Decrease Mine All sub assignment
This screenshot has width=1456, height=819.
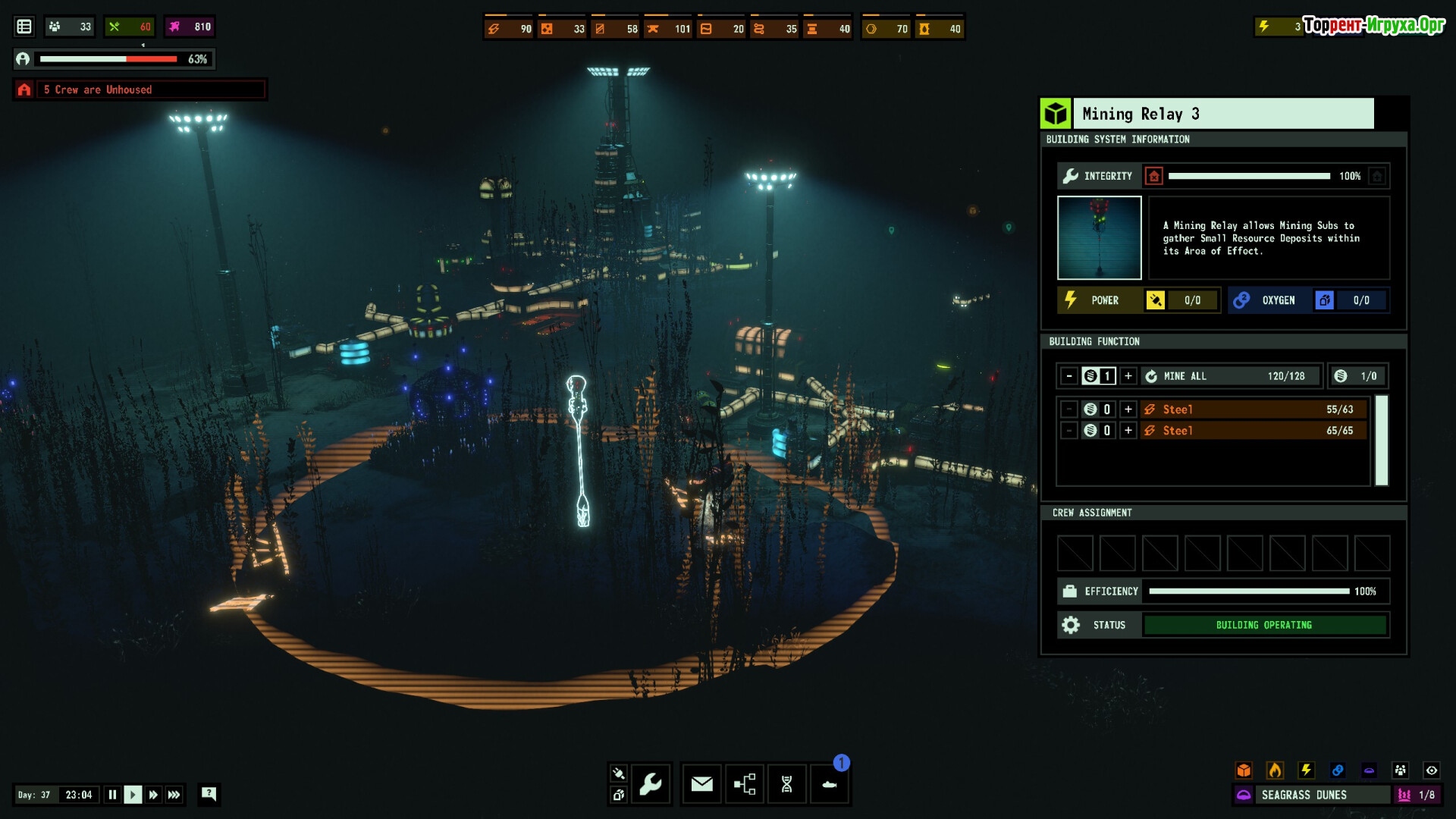1069,376
